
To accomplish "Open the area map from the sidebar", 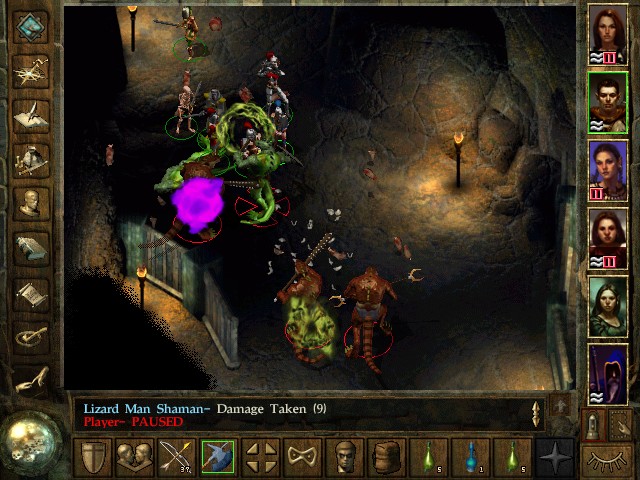I will pyautogui.click(x=32, y=68).
